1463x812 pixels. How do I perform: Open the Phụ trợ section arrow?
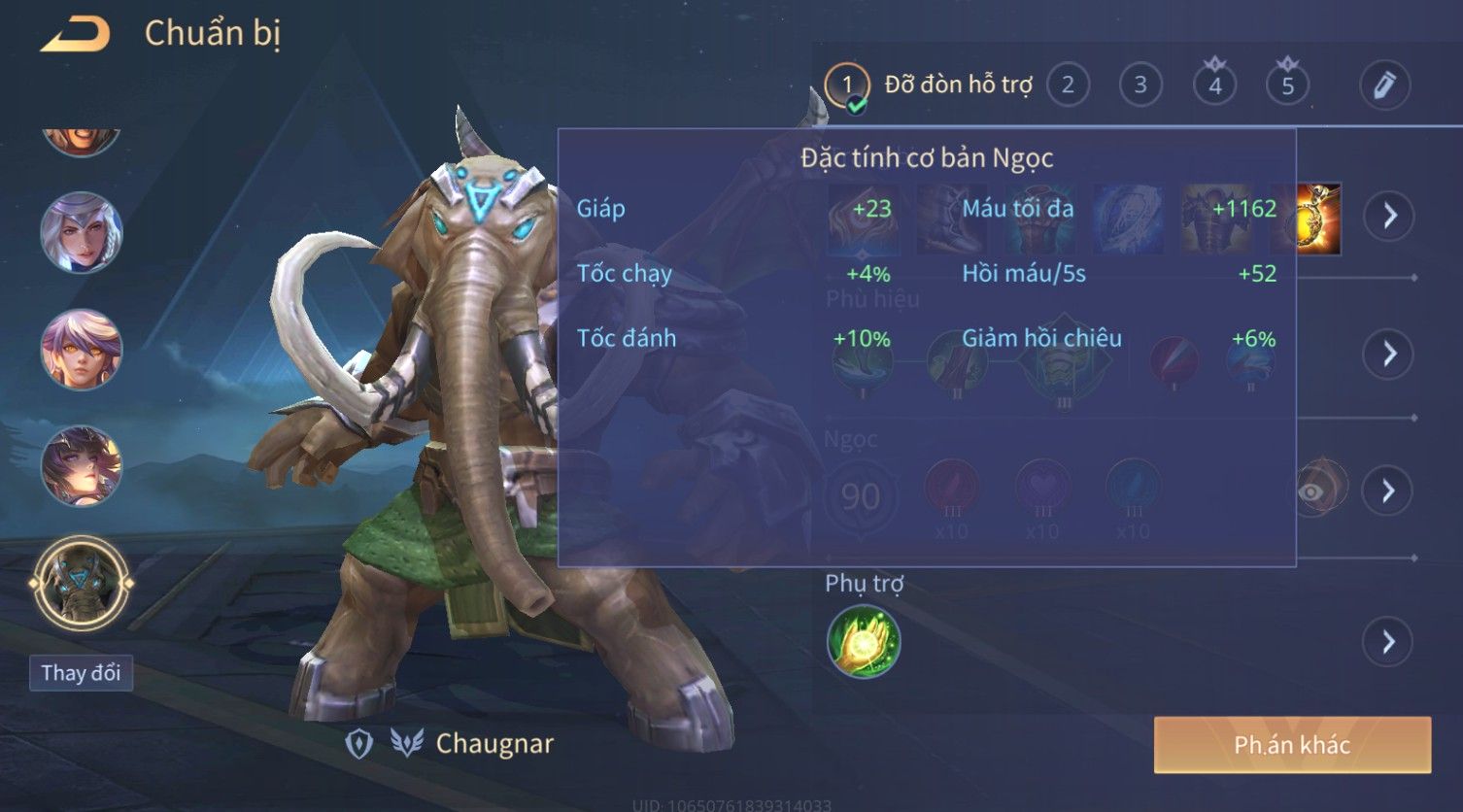point(1389,642)
